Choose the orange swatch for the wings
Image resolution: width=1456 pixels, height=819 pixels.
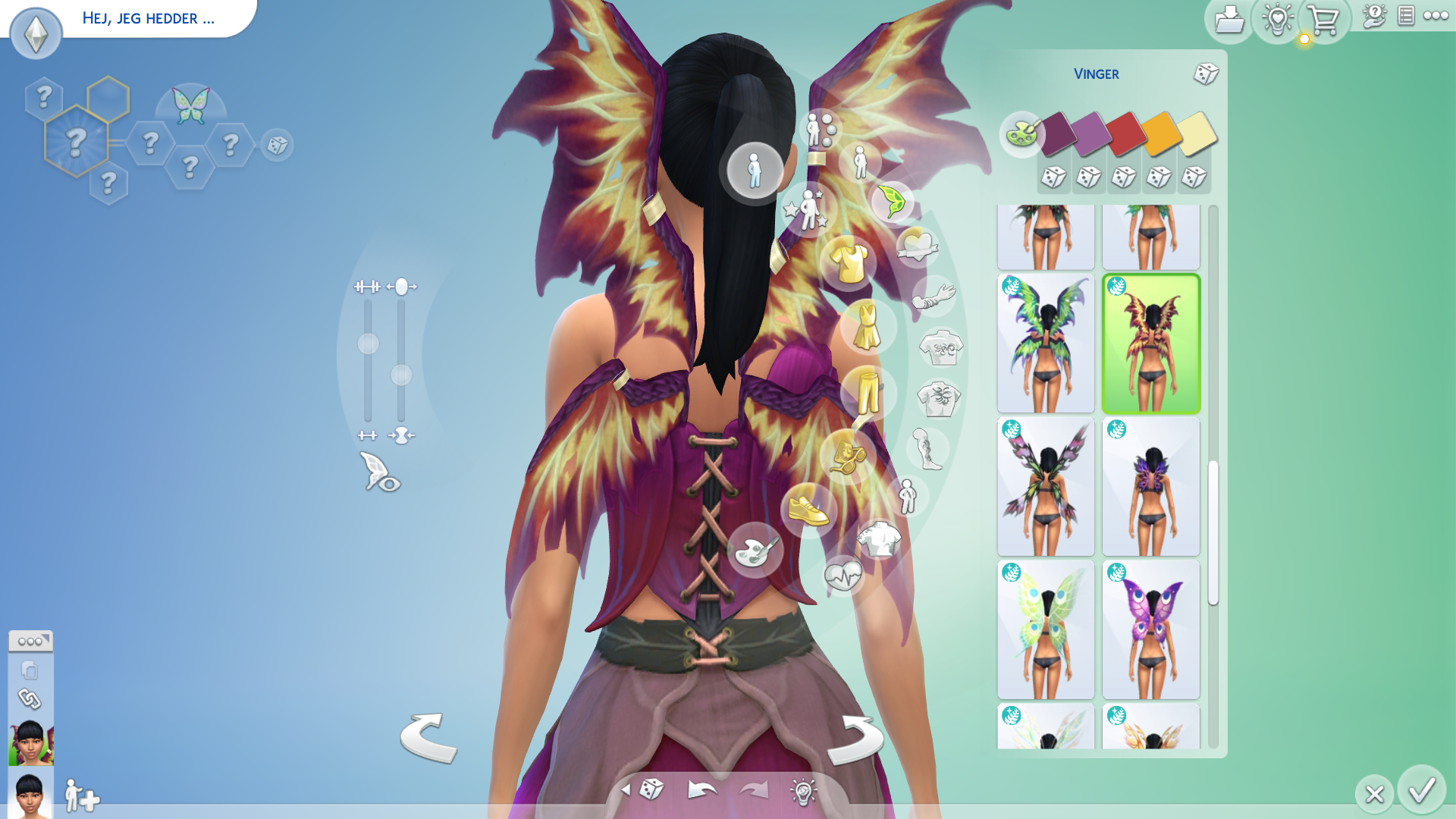coord(1161,133)
